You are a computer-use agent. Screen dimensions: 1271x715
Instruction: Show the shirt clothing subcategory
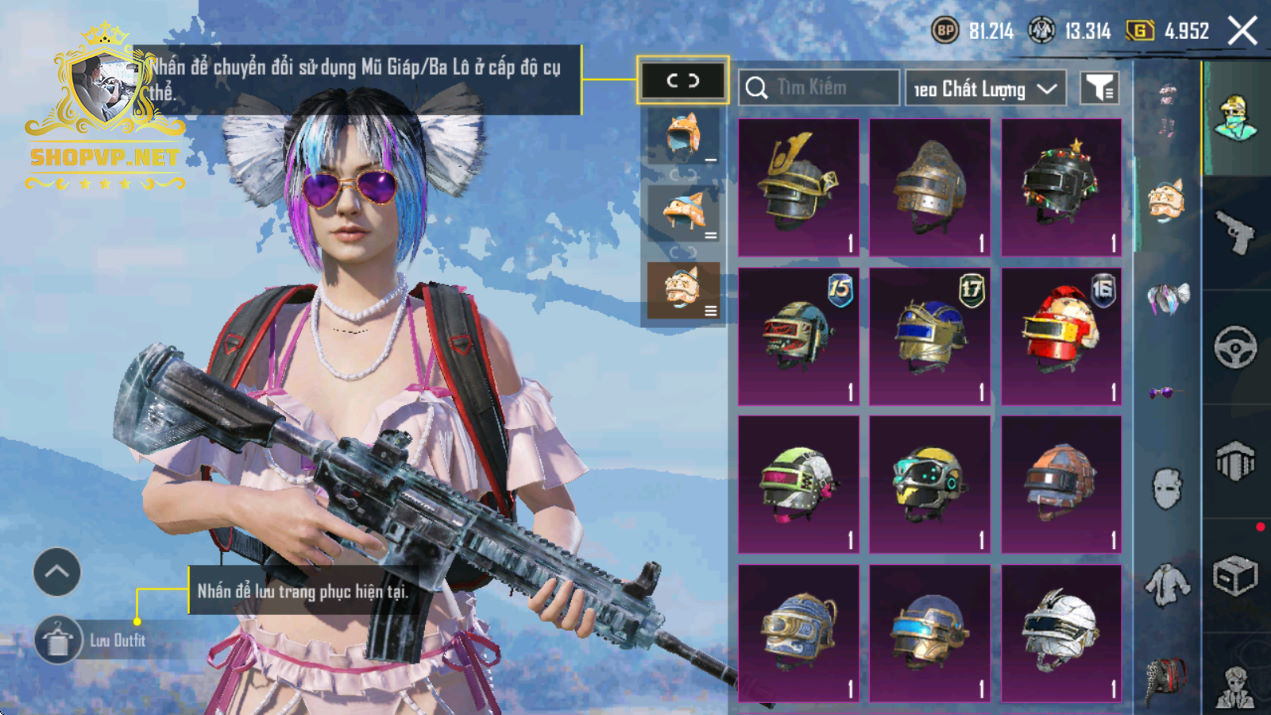(x=1165, y=583)
